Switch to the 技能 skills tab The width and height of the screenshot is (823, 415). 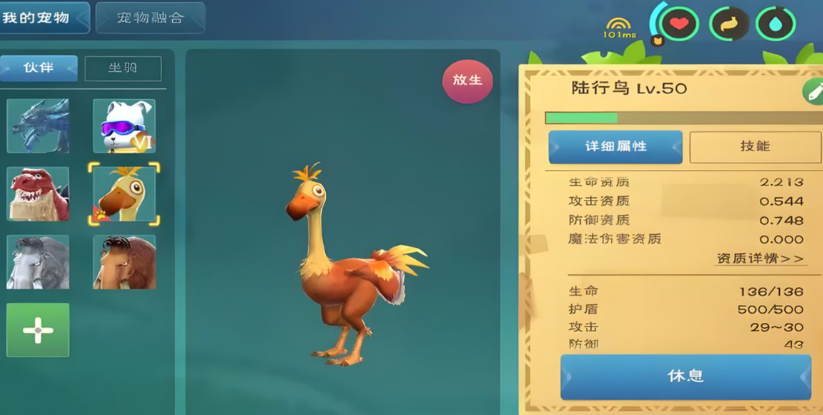[x=754, y=147]
